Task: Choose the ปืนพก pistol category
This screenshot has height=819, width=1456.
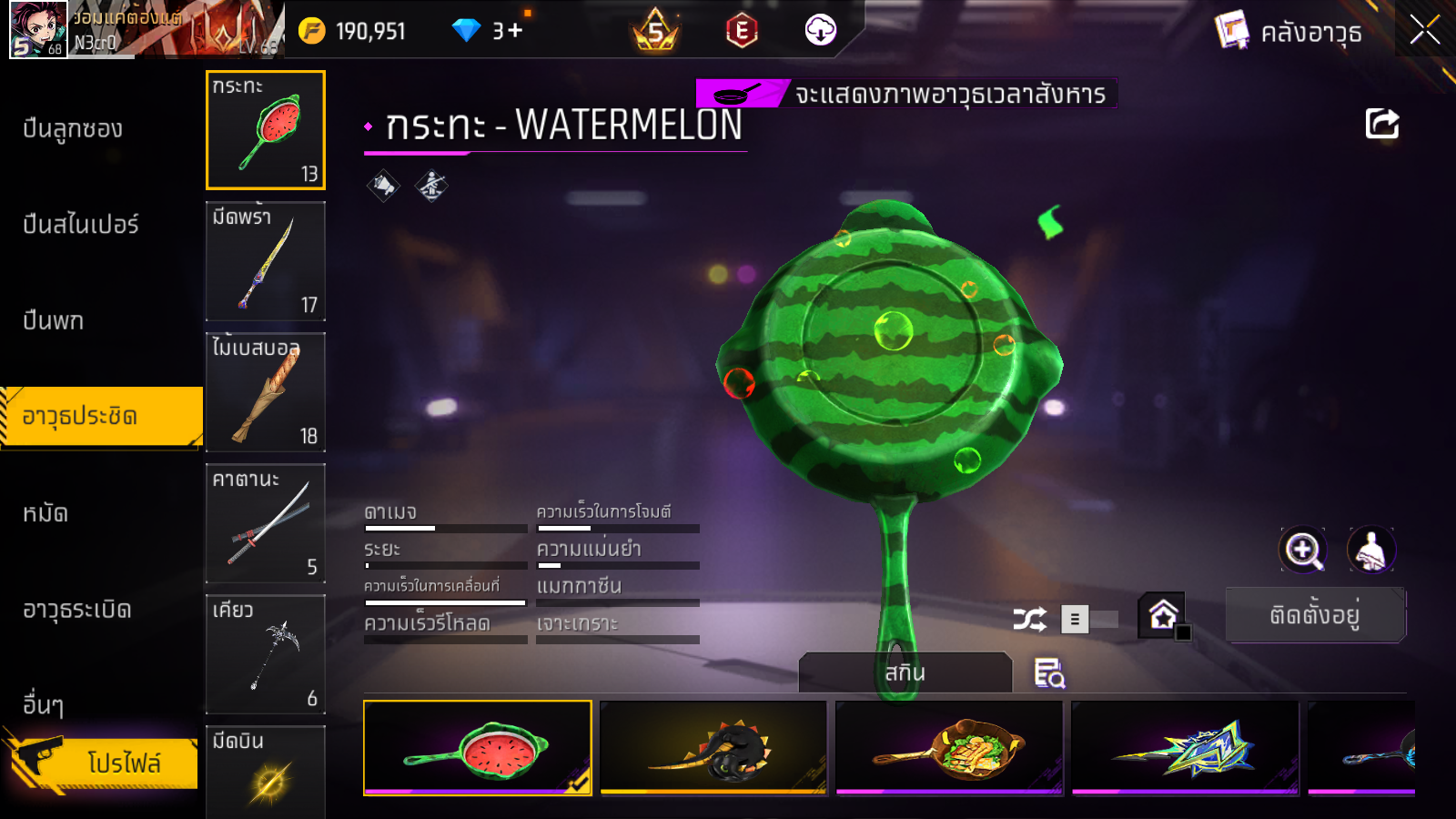Action: [x=54, y=320]
